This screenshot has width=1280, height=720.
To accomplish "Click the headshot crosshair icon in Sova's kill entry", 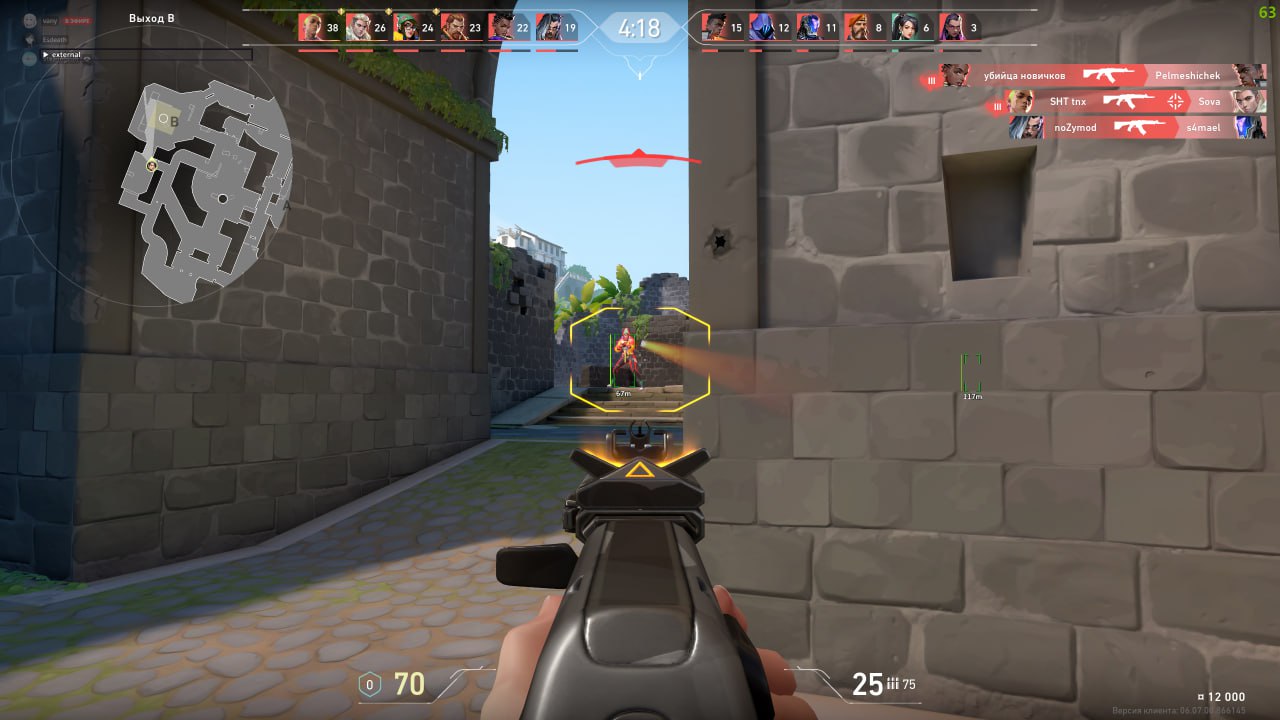I will pos(1176,101).
